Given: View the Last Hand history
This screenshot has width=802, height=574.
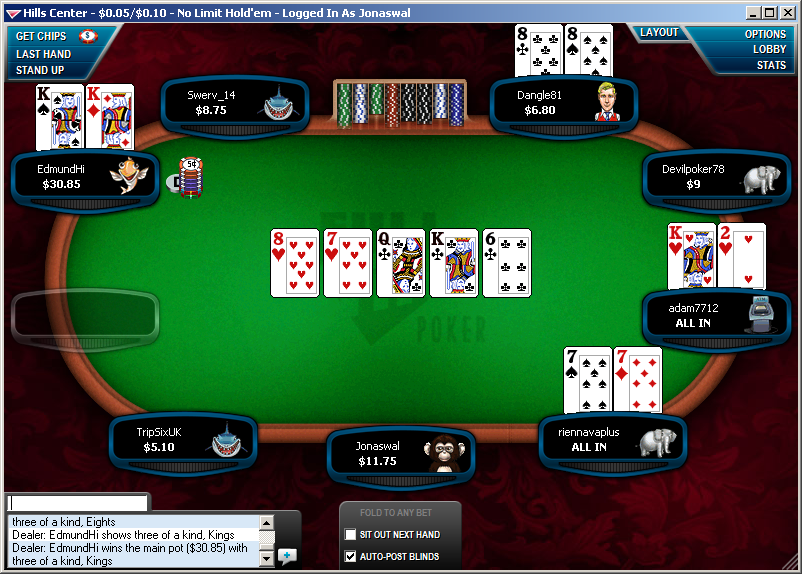Looking at the screenshot, I should [x=43, y=54].
